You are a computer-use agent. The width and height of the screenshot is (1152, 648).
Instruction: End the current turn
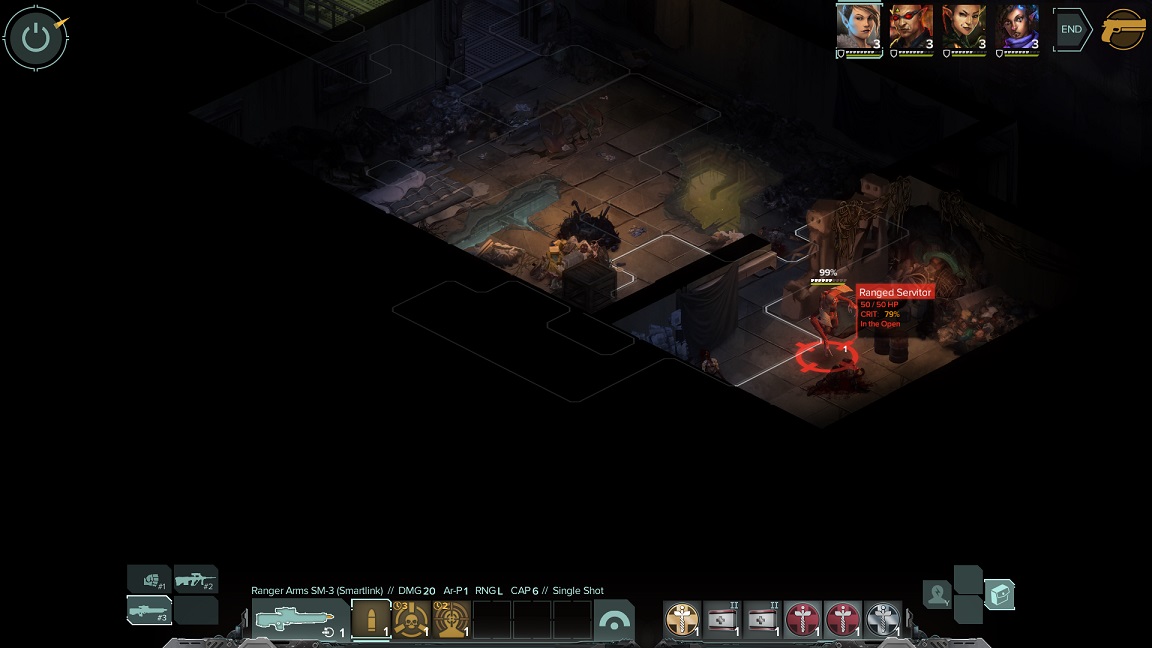(1071, 30)
